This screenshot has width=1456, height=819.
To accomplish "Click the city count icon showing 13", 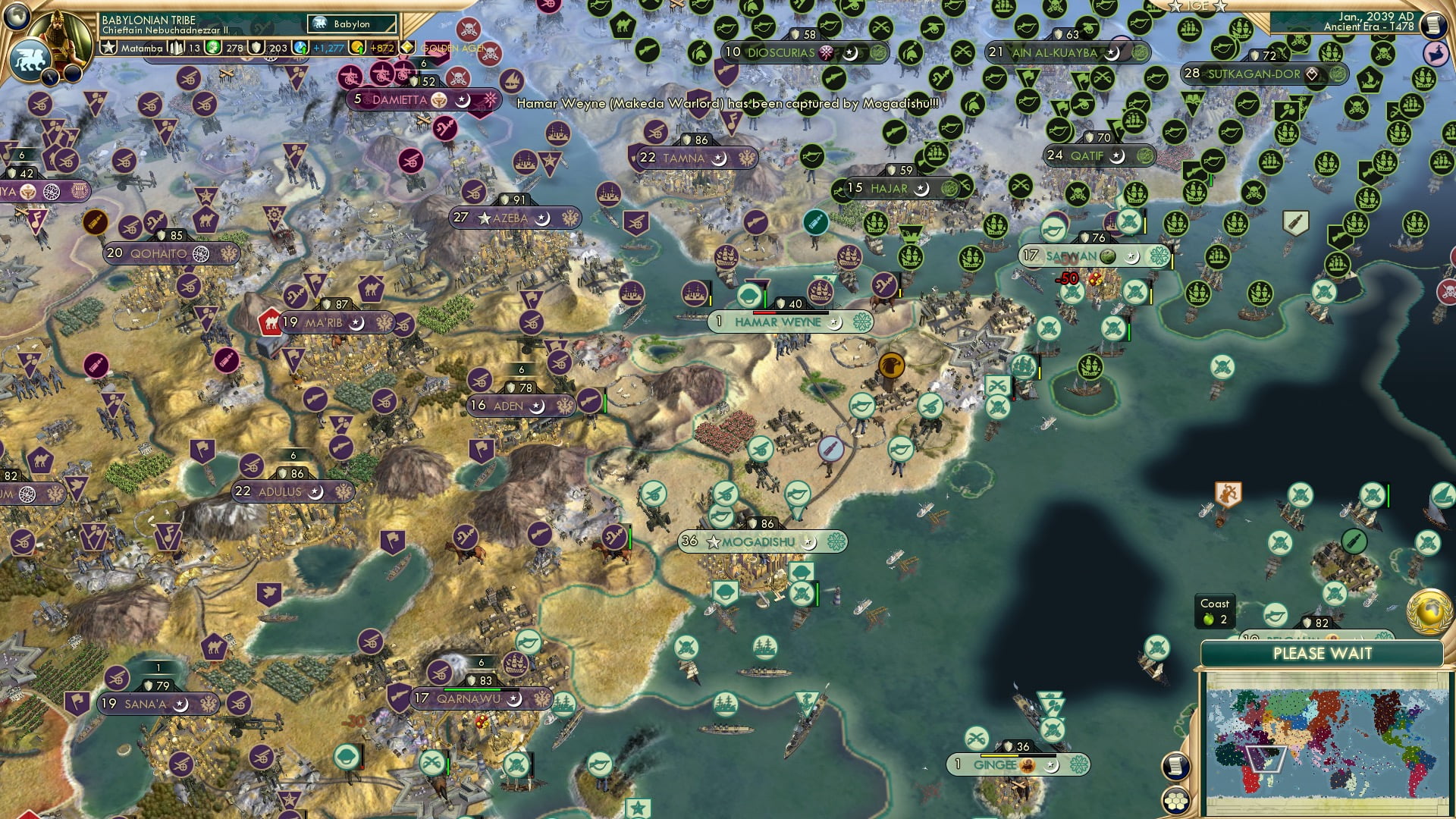I will click(175, 47).
